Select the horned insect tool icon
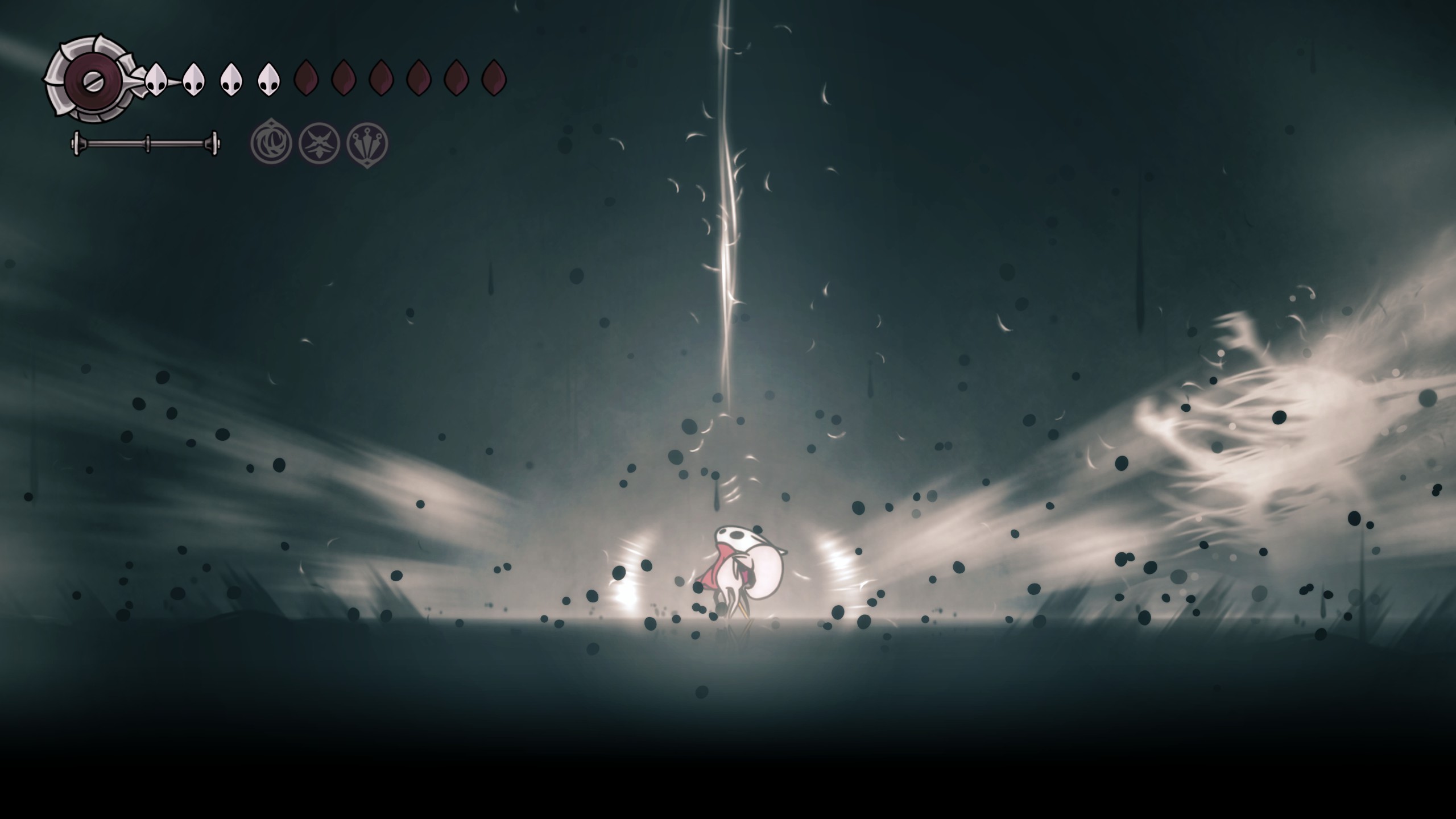Viewport: 1456px width, 819px height. coord(319,143)
